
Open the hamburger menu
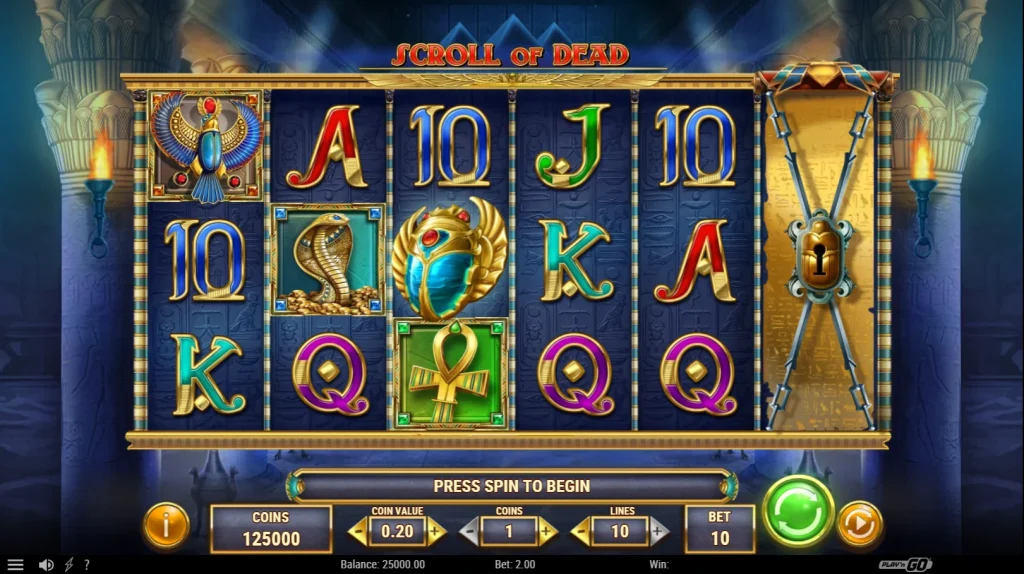click(15, 565)
